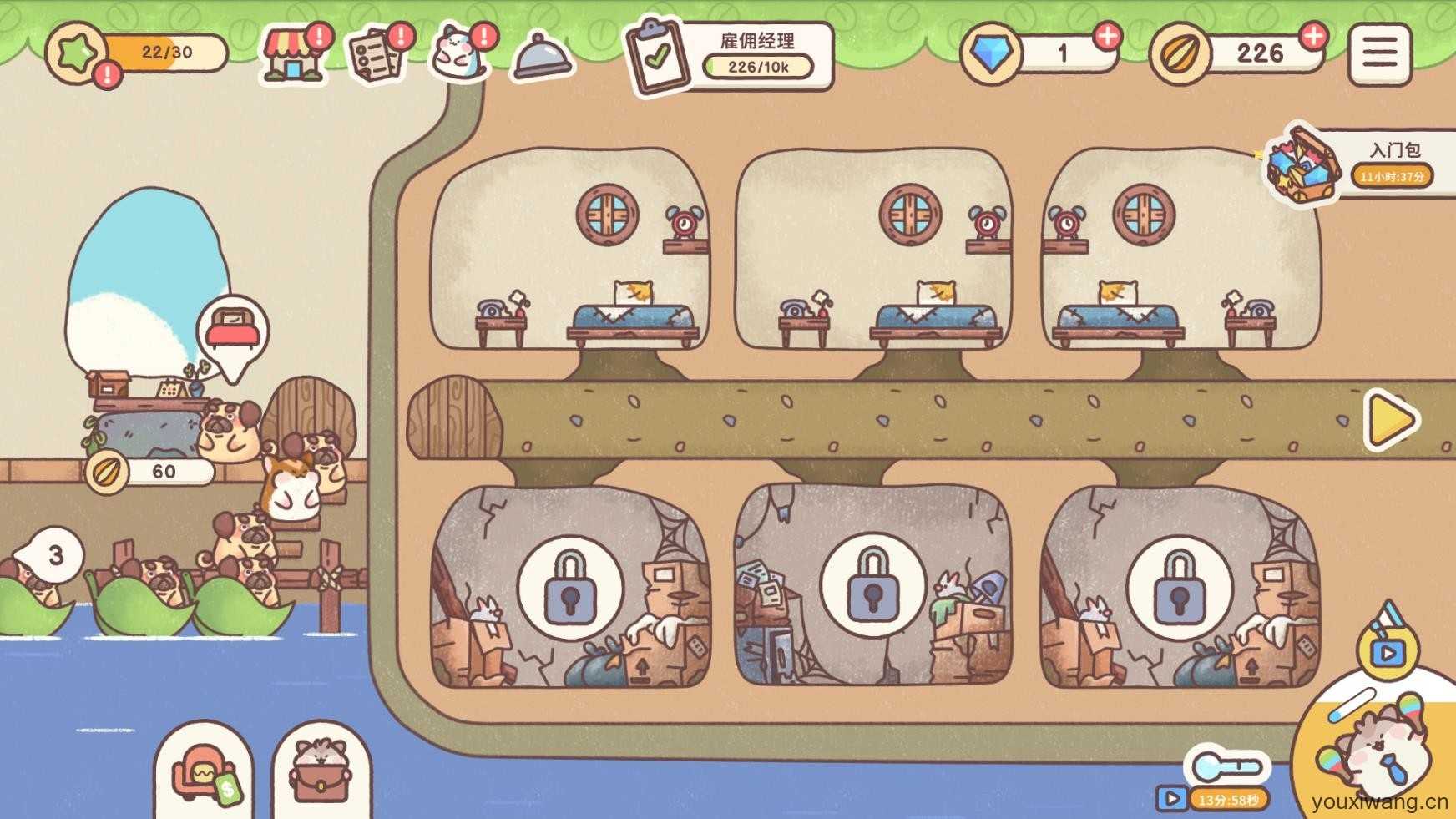Open the hamburger menu
This screenshot has width=1456, height=819.
tap(1379, 54)
